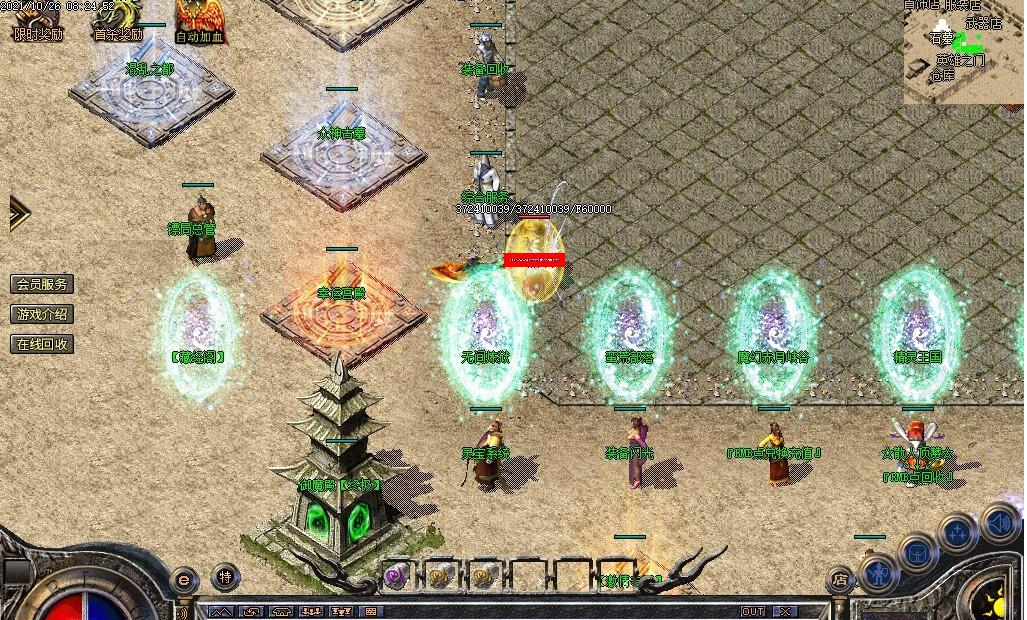1027x620 pixels.
Task: Use the purple scroll in the hotbar
Action: click(x=397, y=575)
